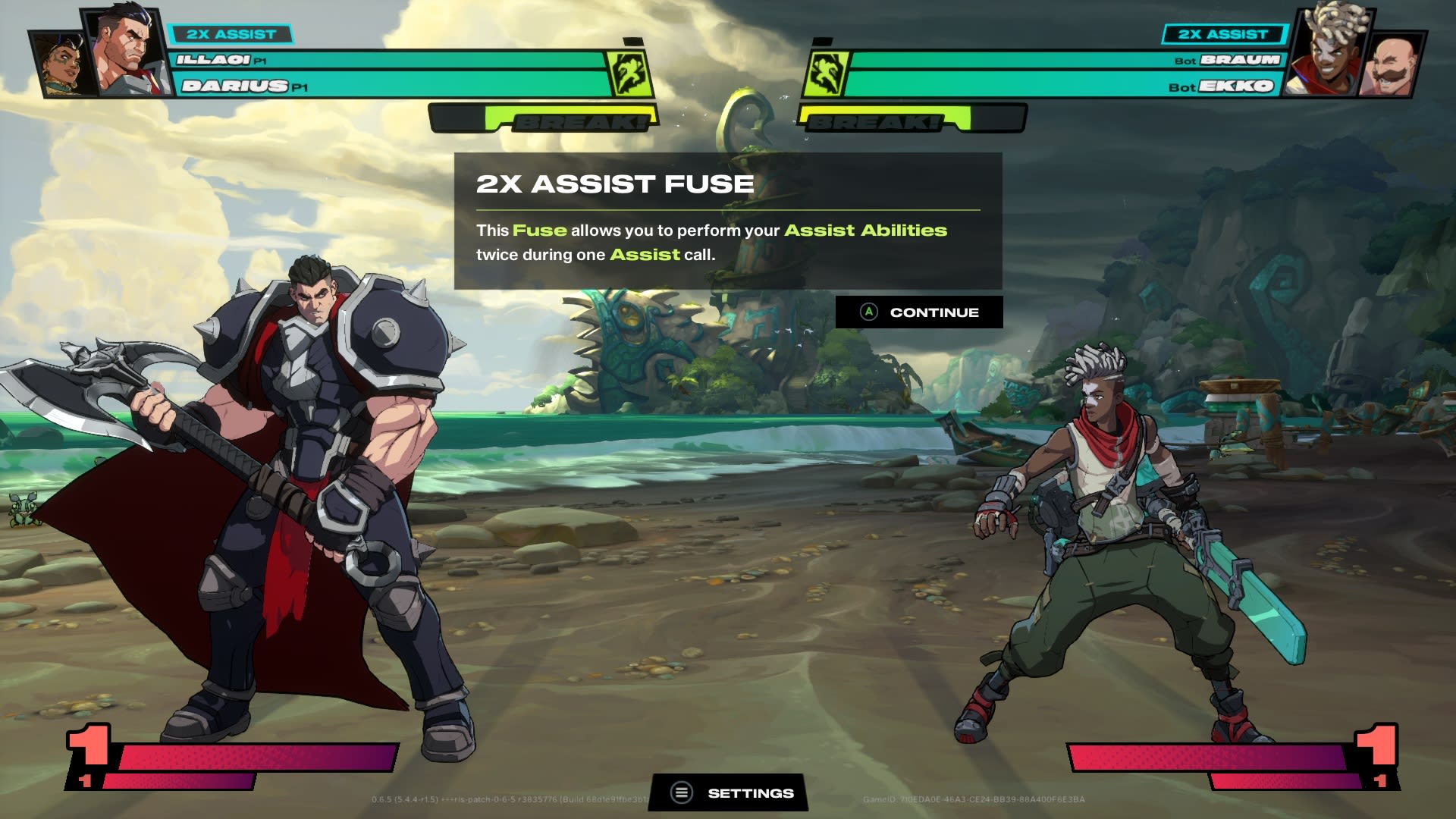Image resolution: width=1456 pixels, height=819 pixels.
Task: Click the bot team's 2X ASSIST banner
Action: [x=1222, y=33]
